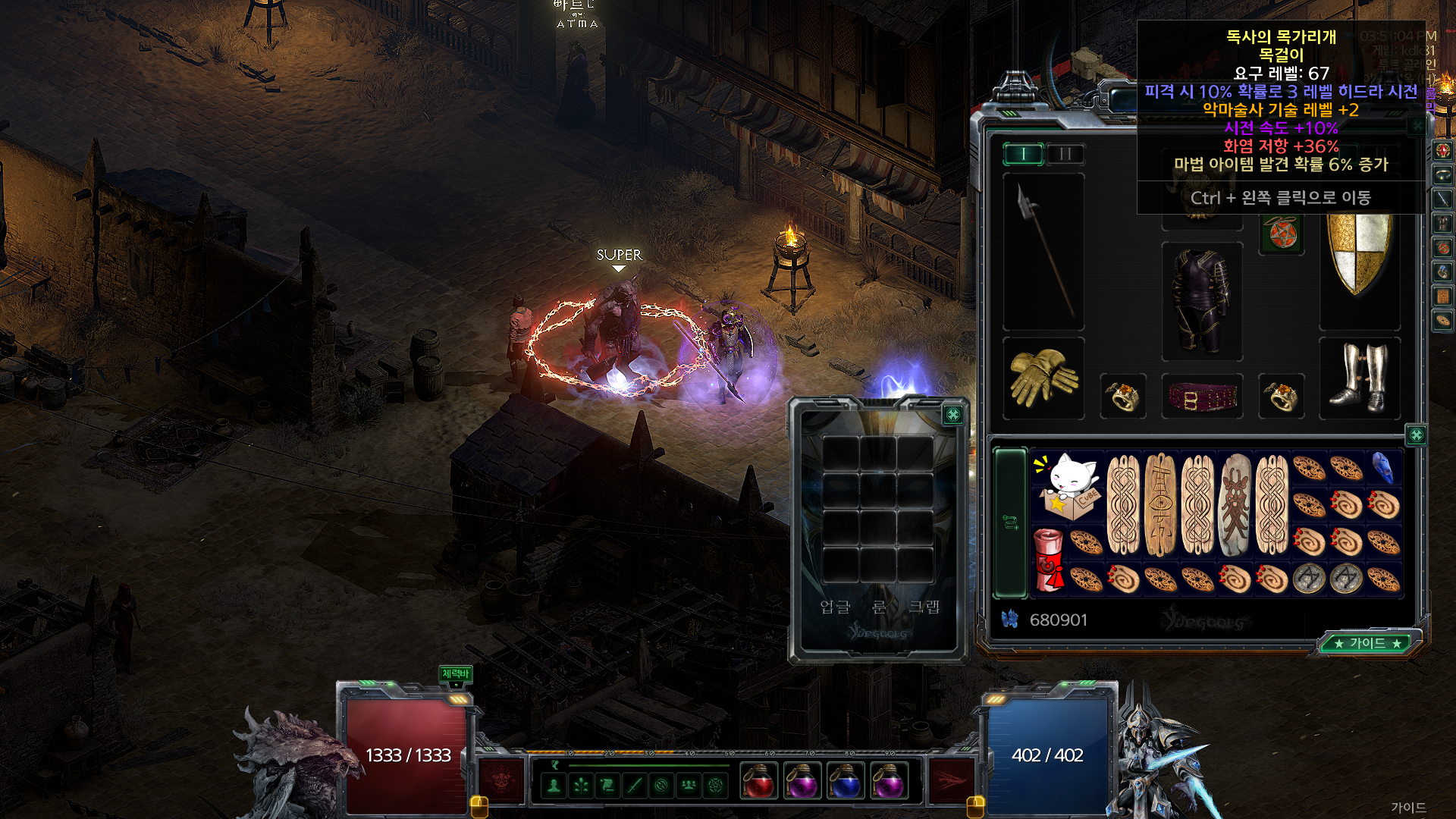Select the equipped halberd weapon slot
1456x819 pixels.
pyautogui.click(x=1043, y=252)
